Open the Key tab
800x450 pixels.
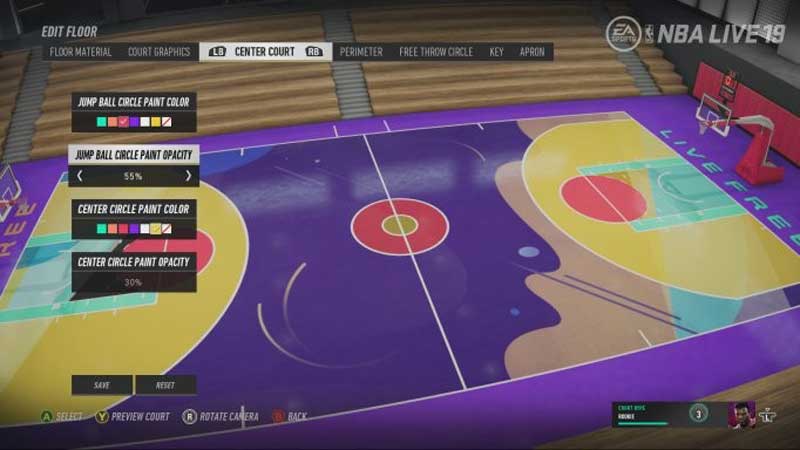click(x=496, y=51)
